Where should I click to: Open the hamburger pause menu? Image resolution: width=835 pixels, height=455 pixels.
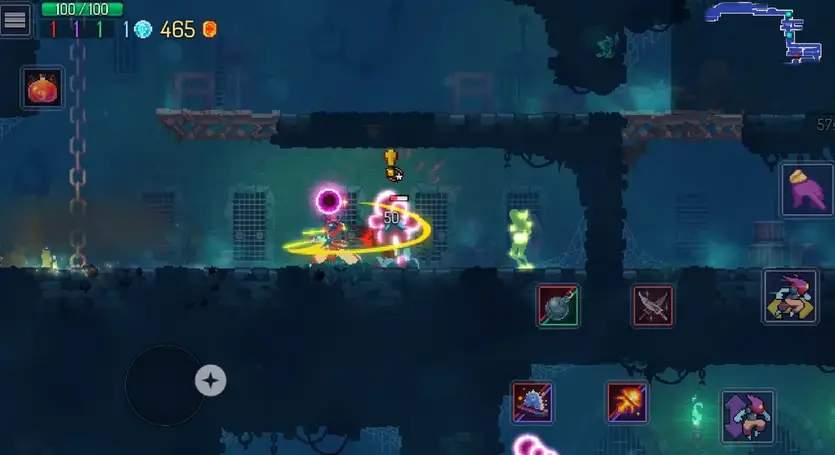coord(15,19)
